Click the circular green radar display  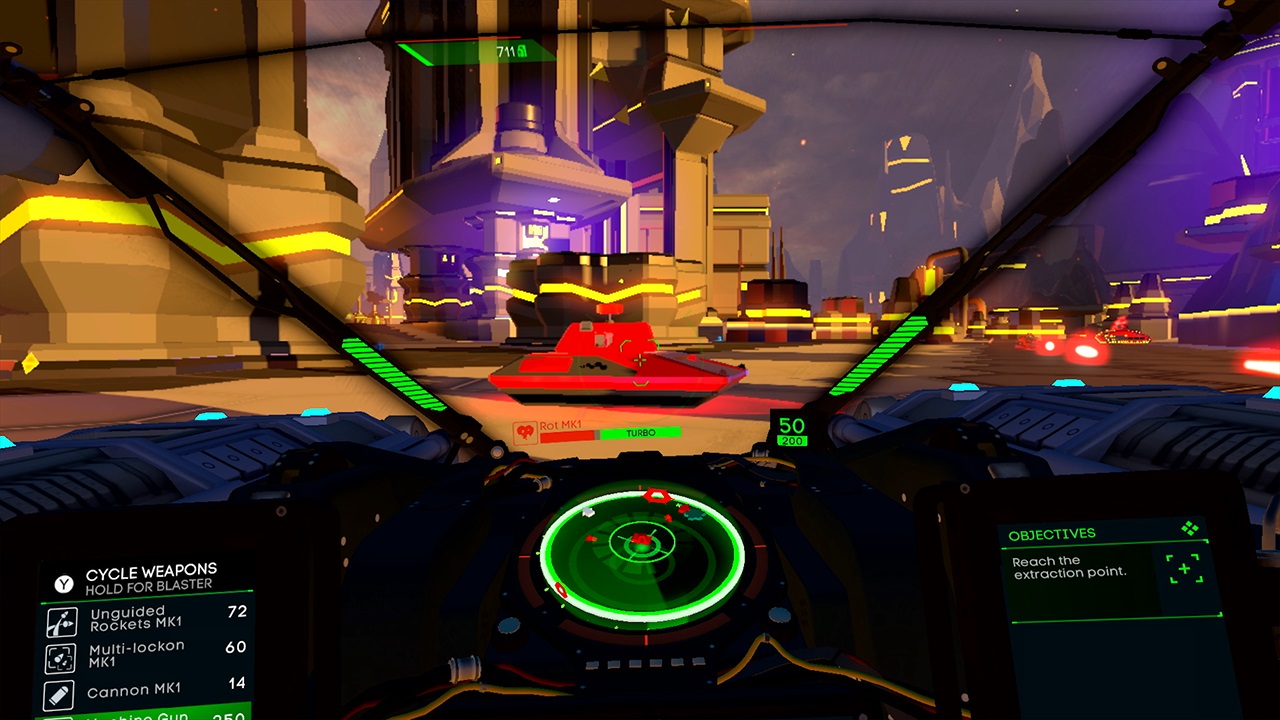(642, 554)
